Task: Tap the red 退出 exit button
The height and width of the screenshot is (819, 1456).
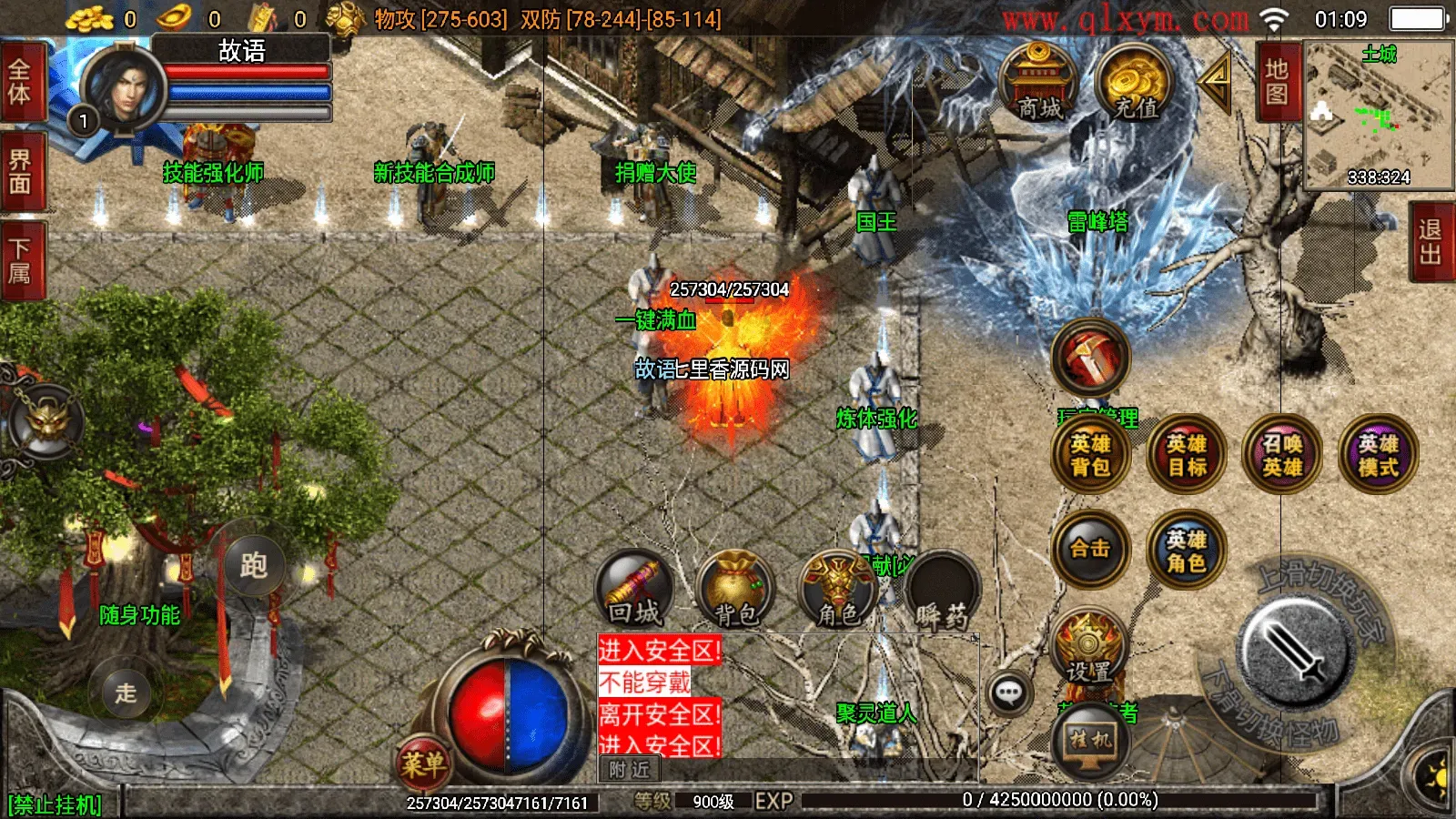Action: [x=1431, y=242]
